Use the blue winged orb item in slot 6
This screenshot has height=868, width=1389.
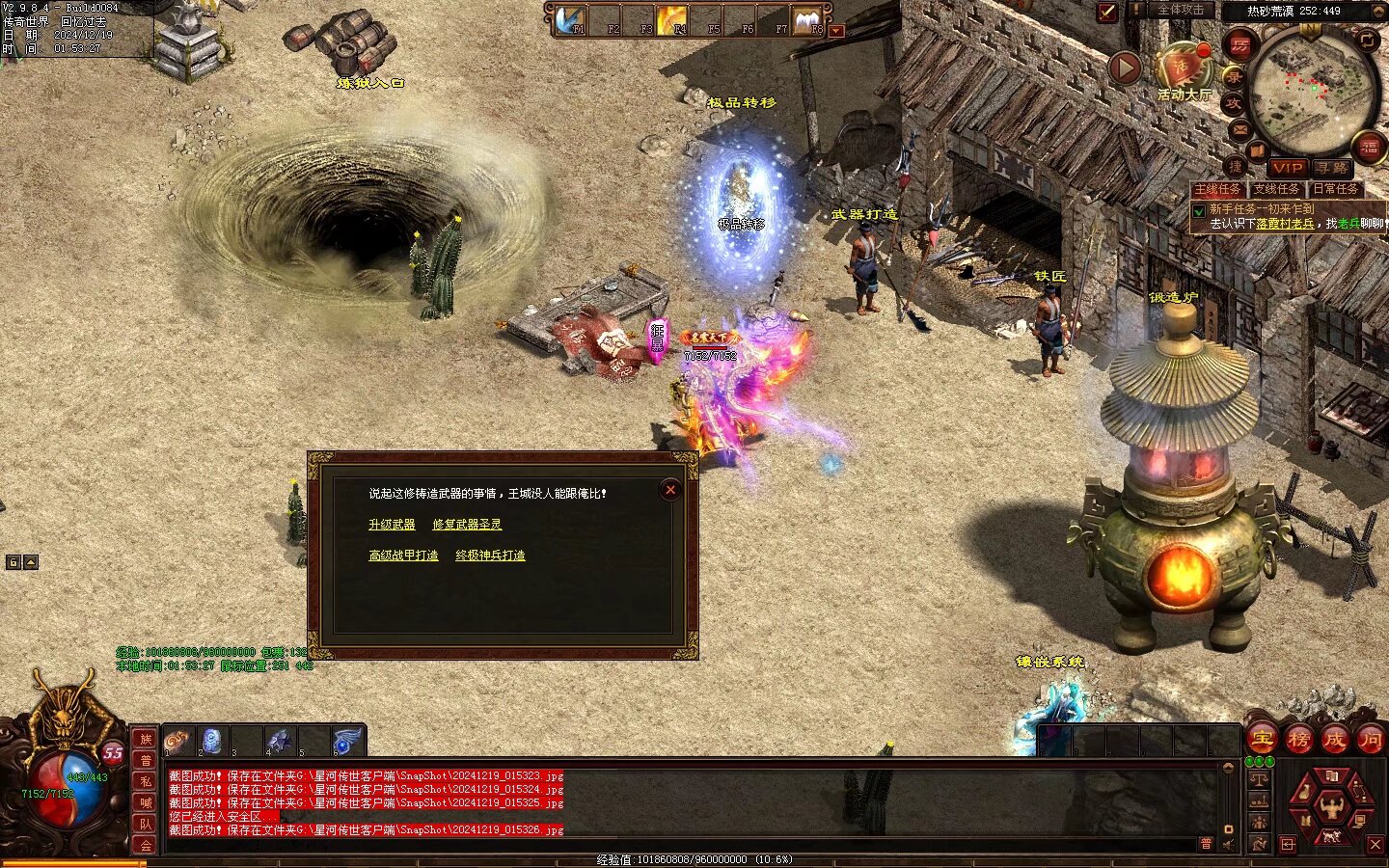pos(346,741)
